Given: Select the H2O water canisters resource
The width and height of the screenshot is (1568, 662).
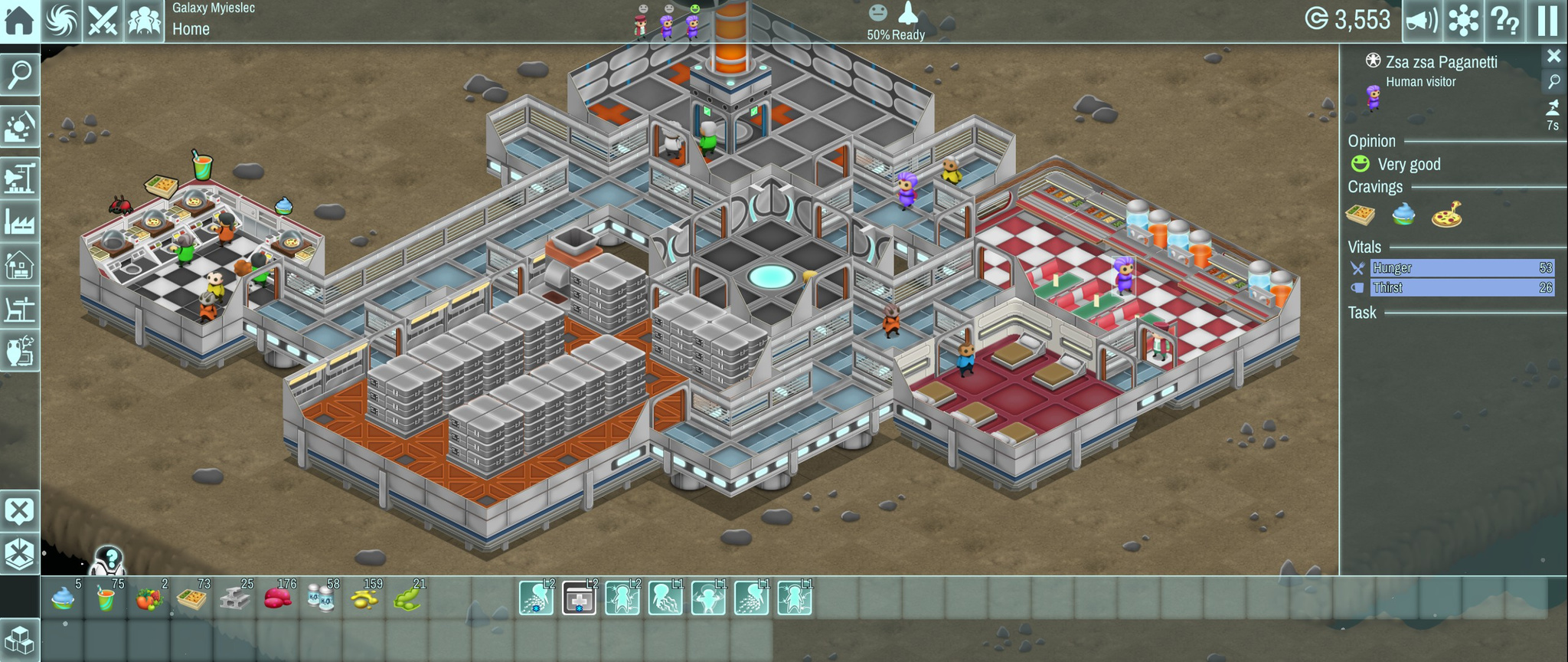Looking at the screenshot, I should 320,598.
